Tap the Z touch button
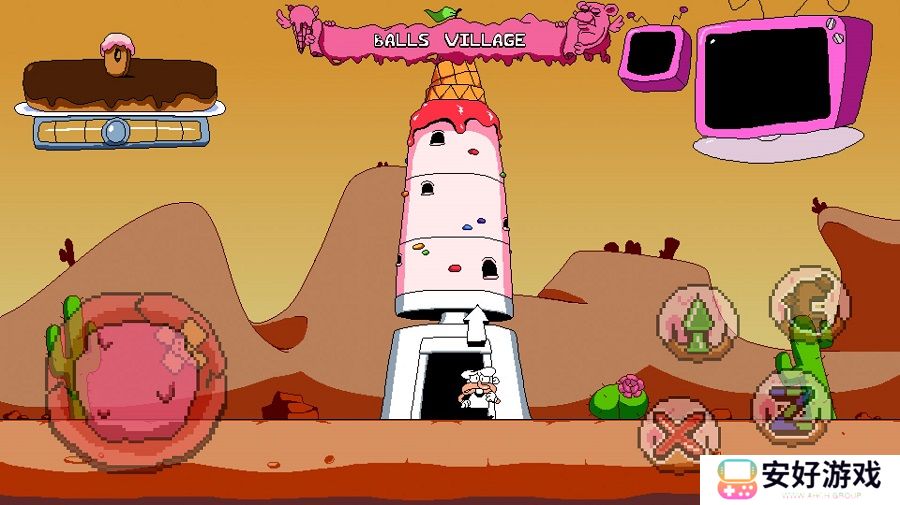Screen dimensions: 900x505 [789, 407]
